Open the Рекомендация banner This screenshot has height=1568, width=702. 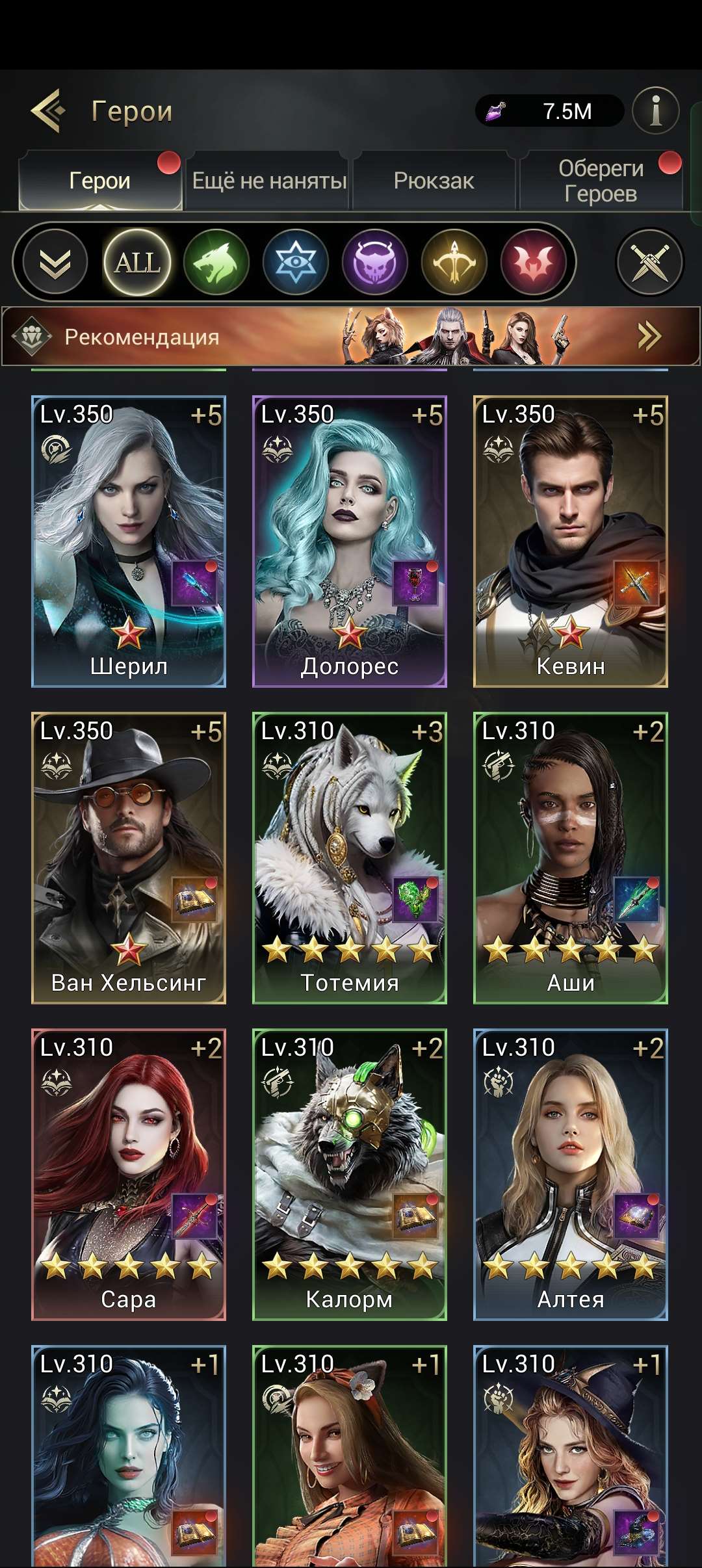click(351, 337)
